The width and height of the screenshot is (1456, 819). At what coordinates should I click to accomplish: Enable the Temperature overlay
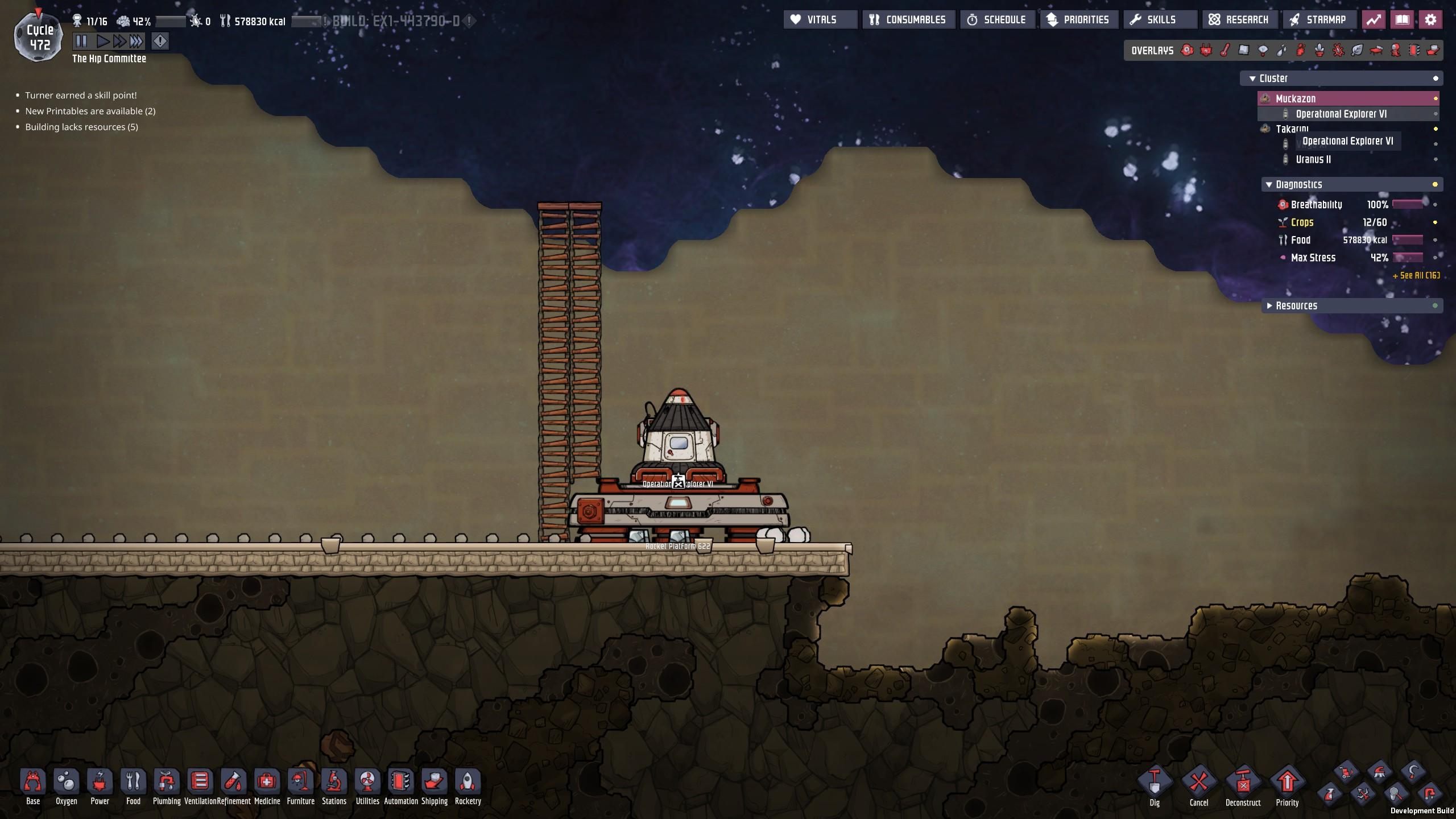point(1225,51)
